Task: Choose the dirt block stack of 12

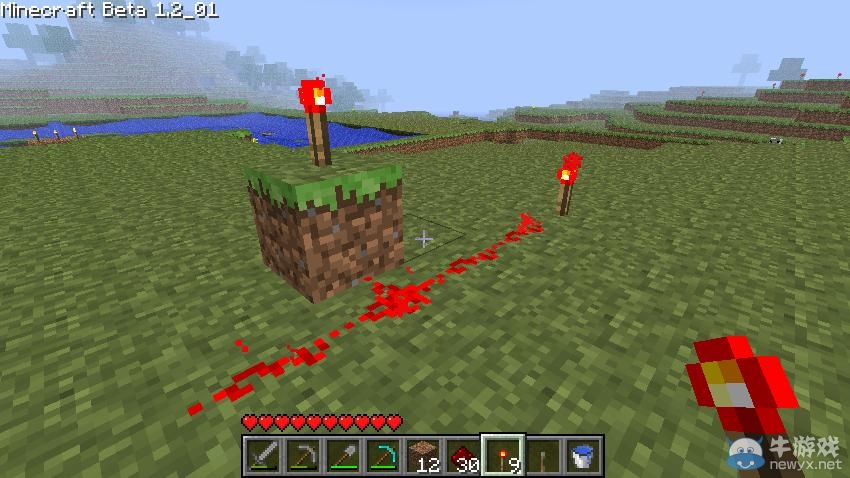Action: (x=422, y=455)
